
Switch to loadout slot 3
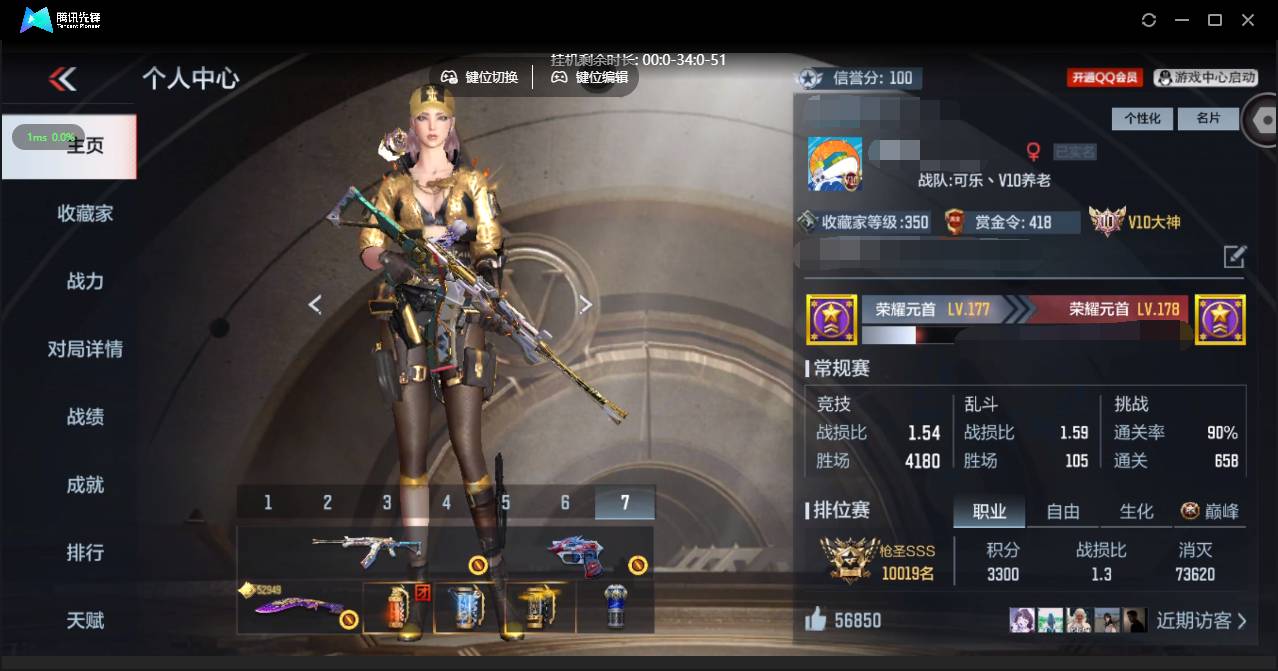click(387, 502)
